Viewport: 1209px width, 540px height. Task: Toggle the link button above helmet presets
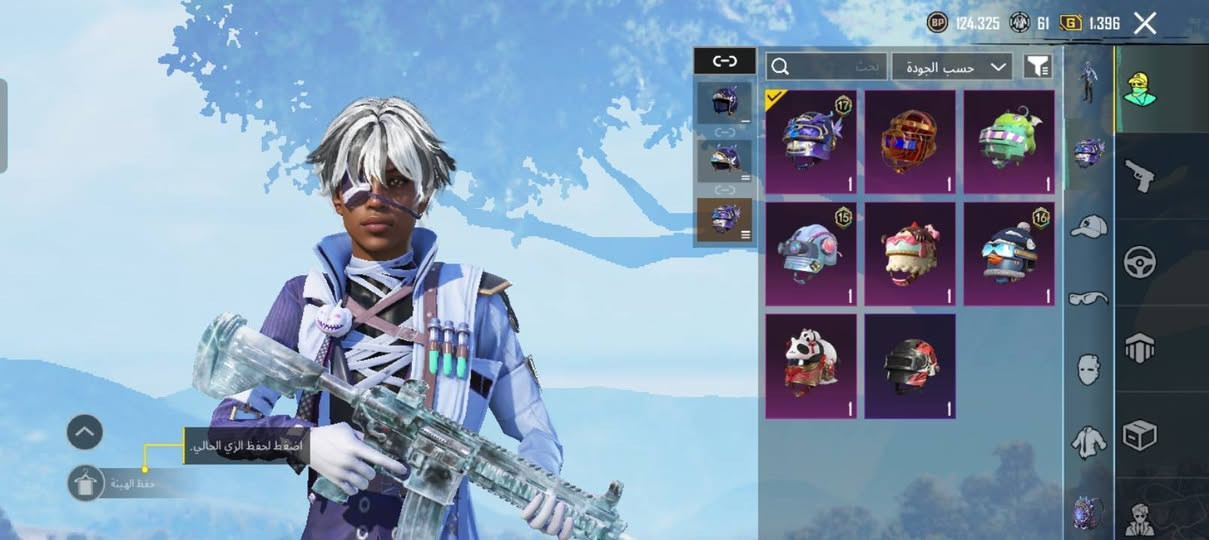pos(724,61)
